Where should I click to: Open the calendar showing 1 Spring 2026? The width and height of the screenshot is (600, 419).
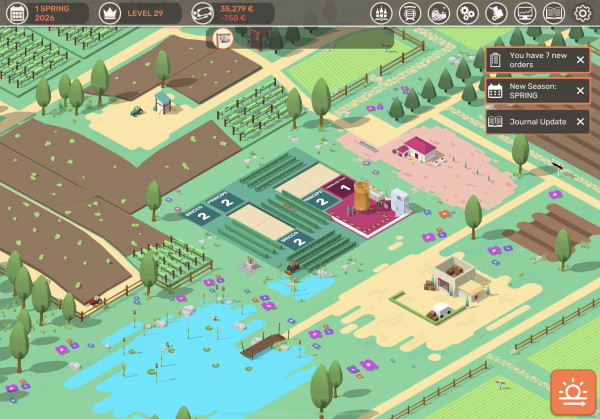point(45,13)
